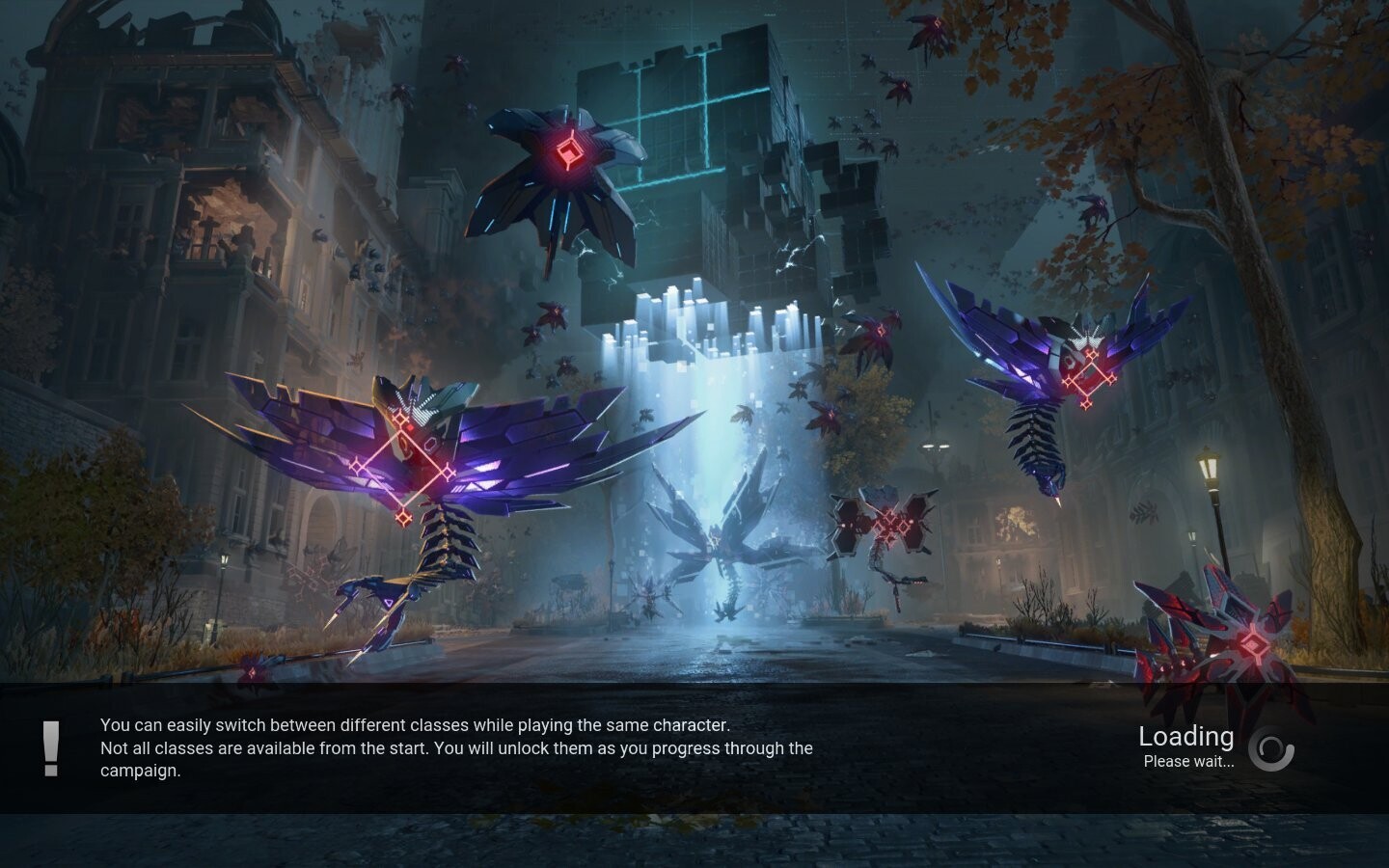Click the Loading label text
This screenshot has width=1389, height=868.
click(x=1186, y=736)
